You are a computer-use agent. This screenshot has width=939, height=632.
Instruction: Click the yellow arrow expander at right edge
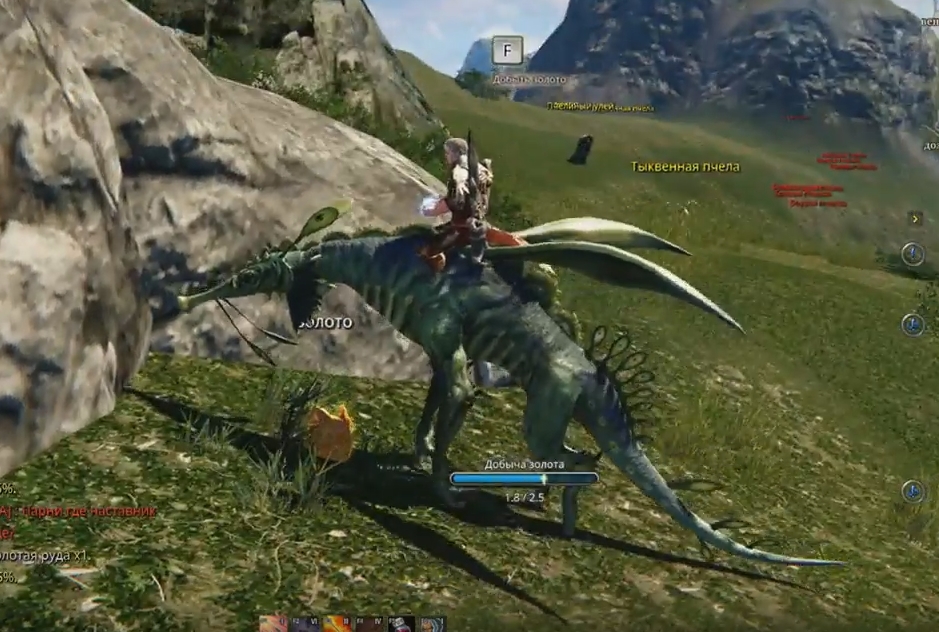[914, 218]
